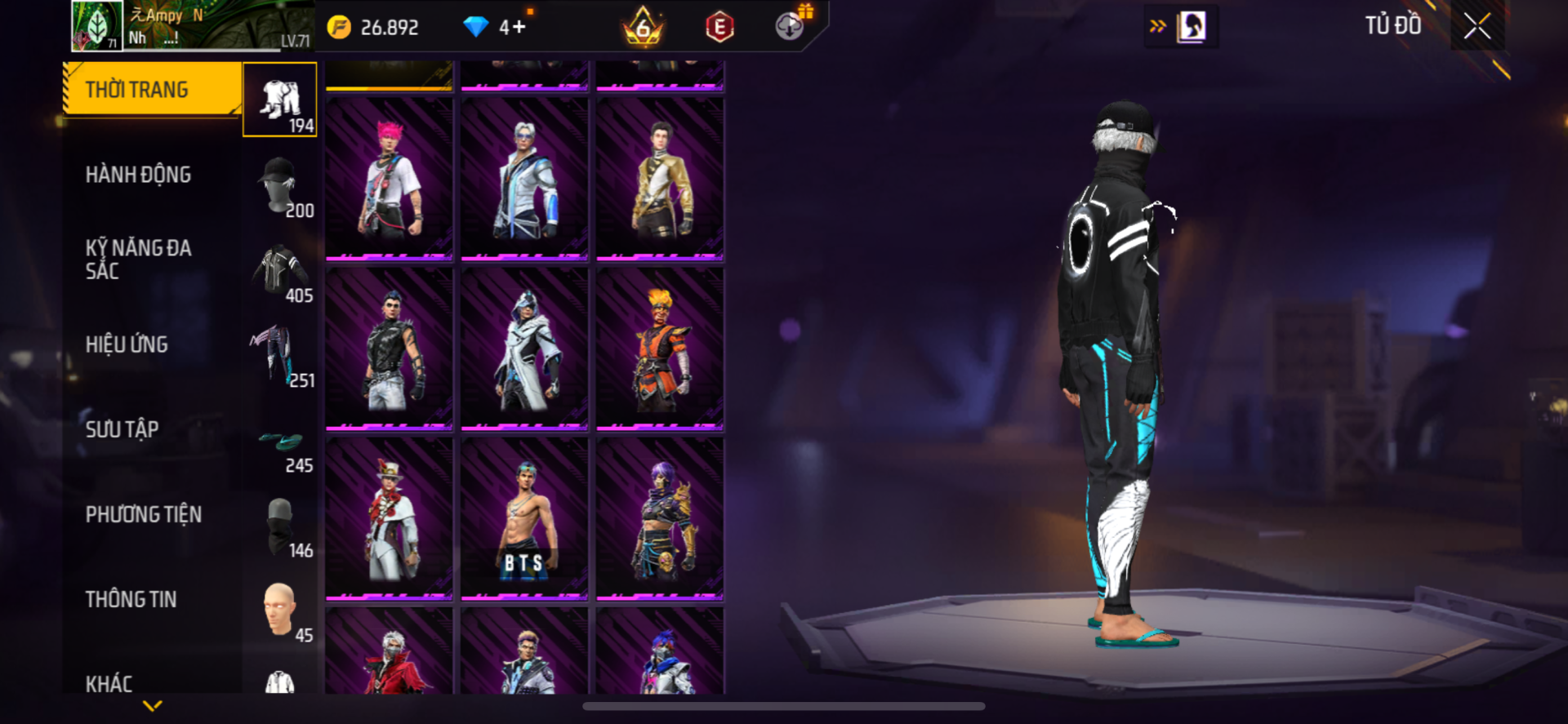1568x724 pixels.
Task: Select the flaming-hair orange outfit
Action: 660,348
